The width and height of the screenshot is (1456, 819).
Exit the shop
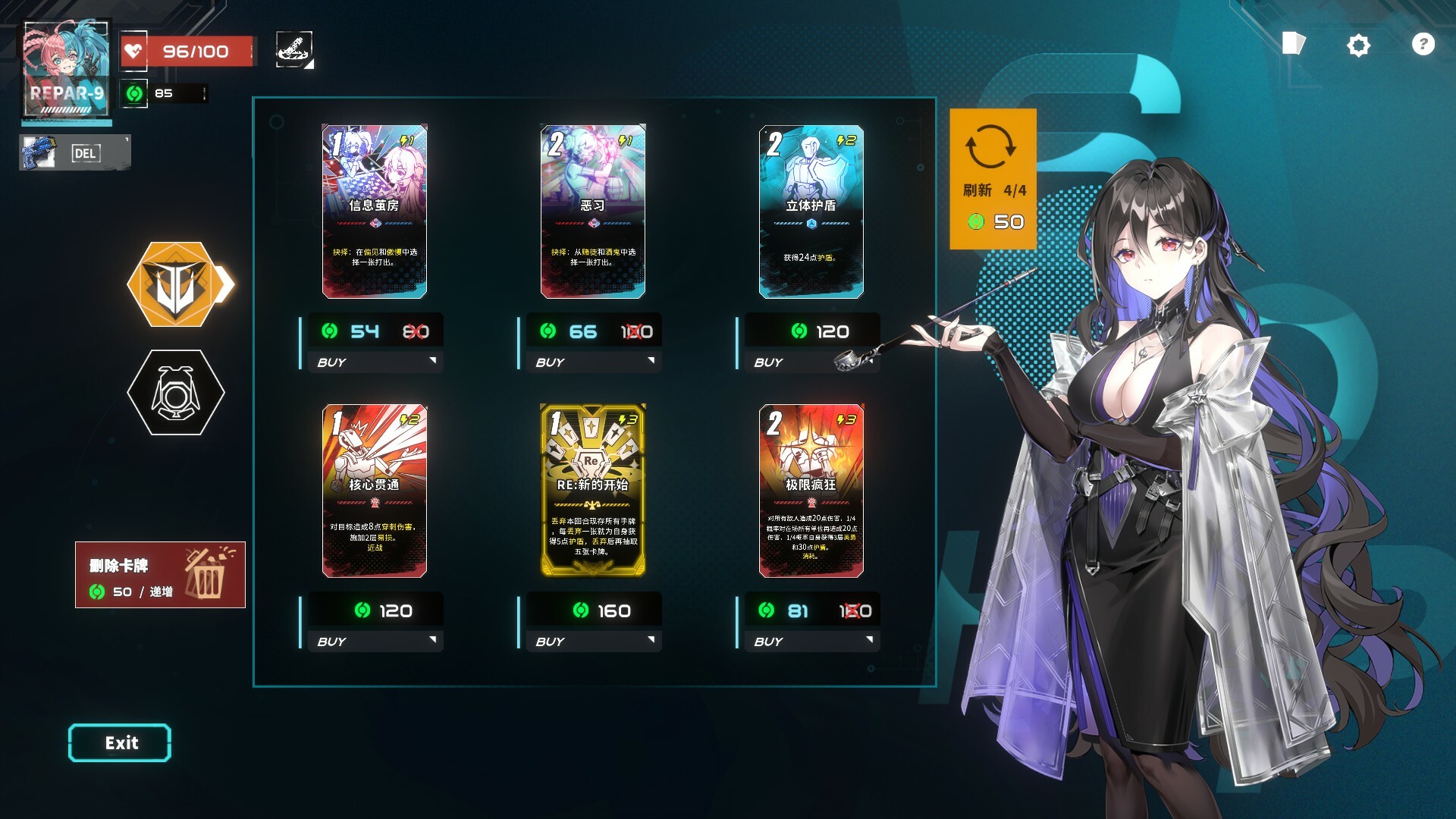click(x=120, y=742)
